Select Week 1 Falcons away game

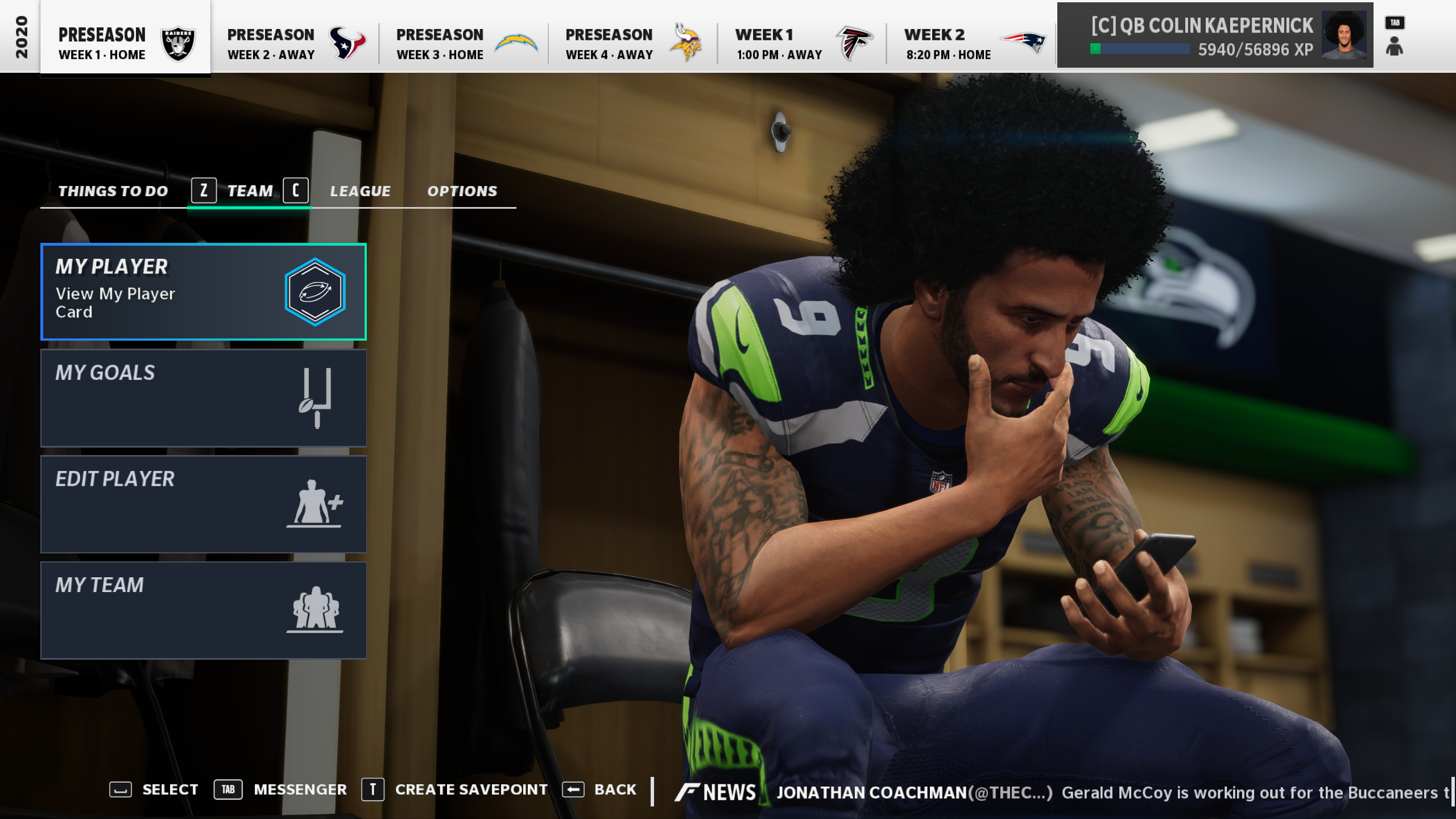pyautogui.click(x=802, y=43)
